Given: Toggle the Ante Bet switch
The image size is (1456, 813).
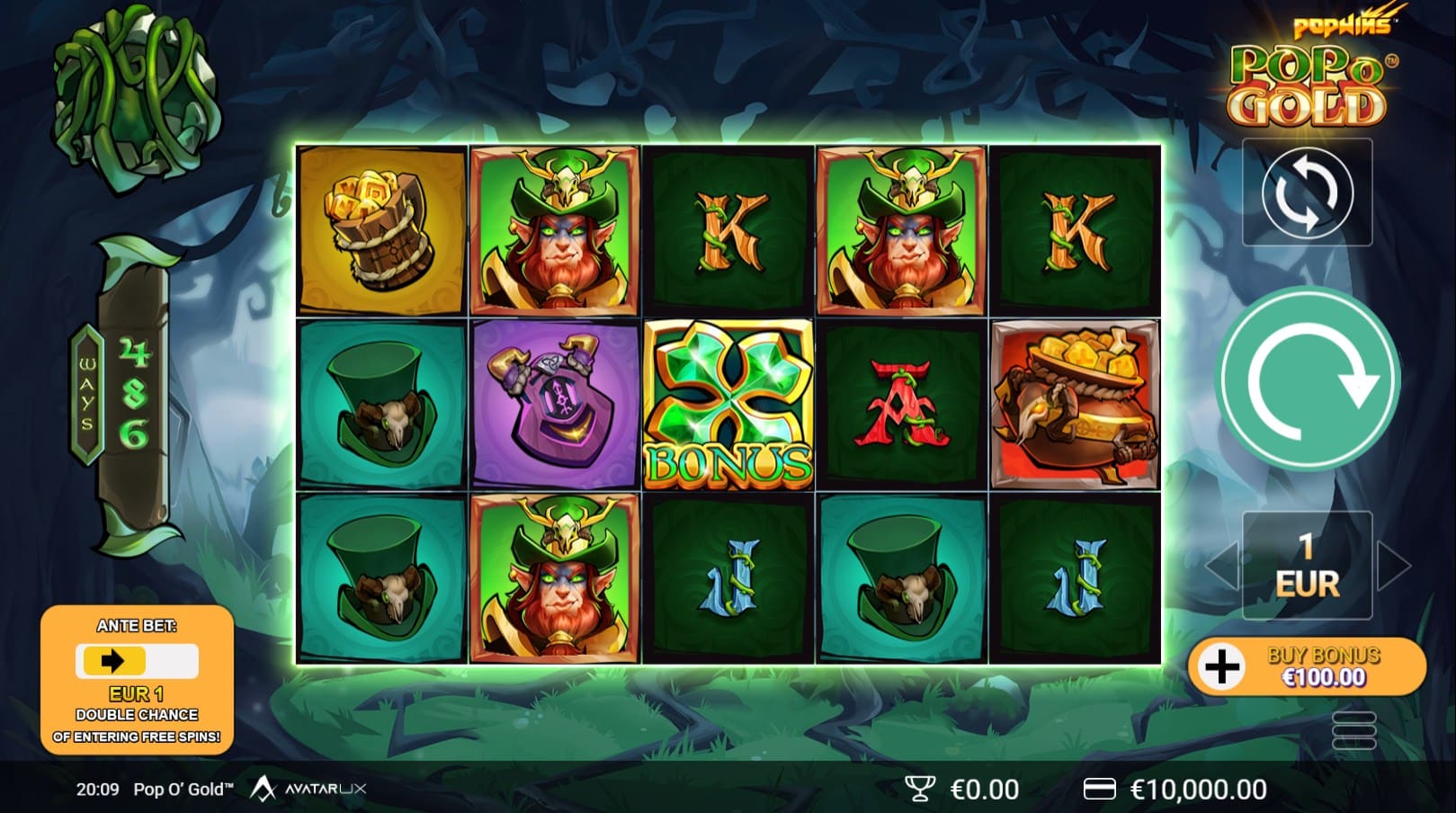Looking at the screenshot, I should pos(137,662).
